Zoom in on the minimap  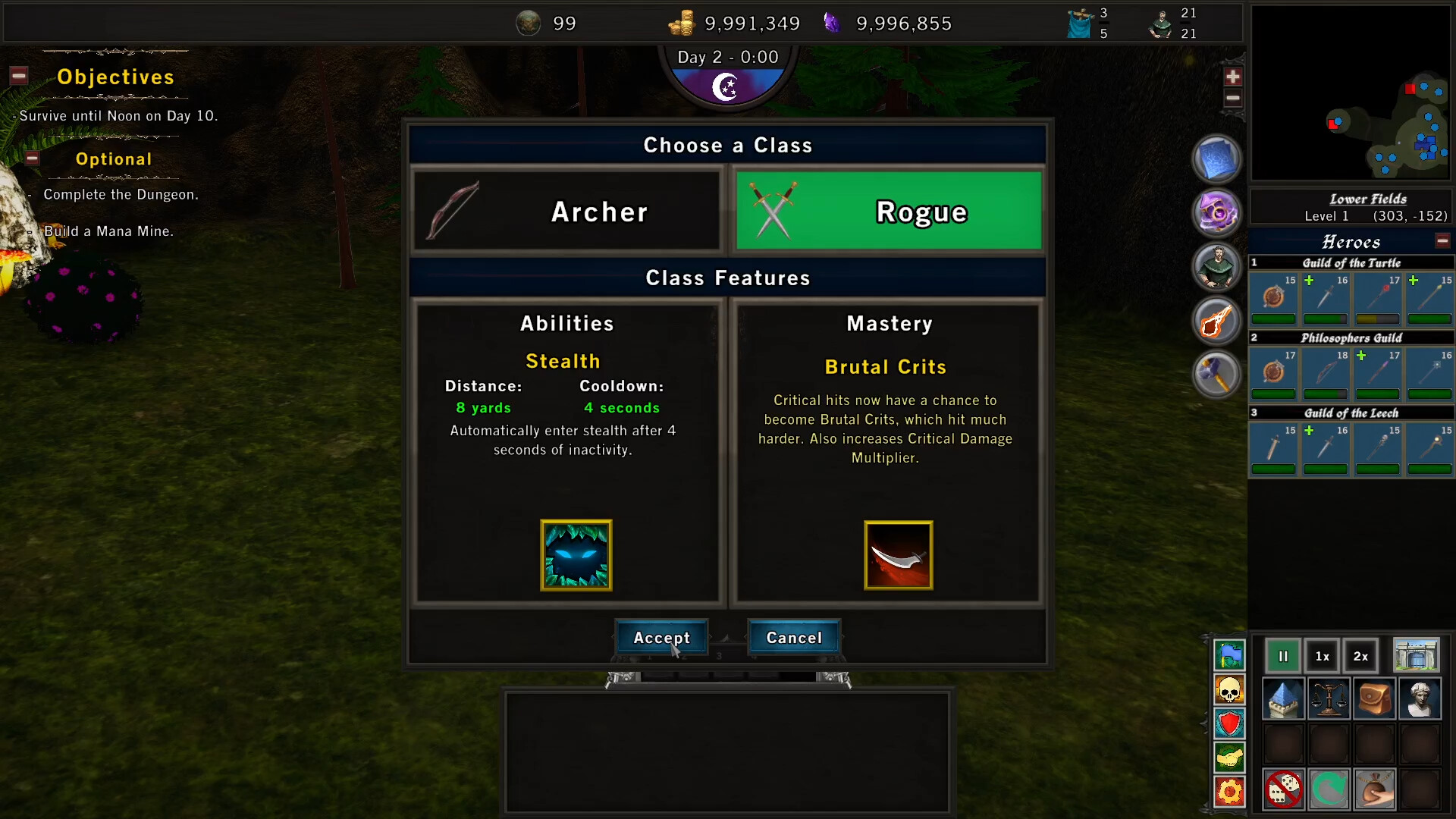[1234, 76]
